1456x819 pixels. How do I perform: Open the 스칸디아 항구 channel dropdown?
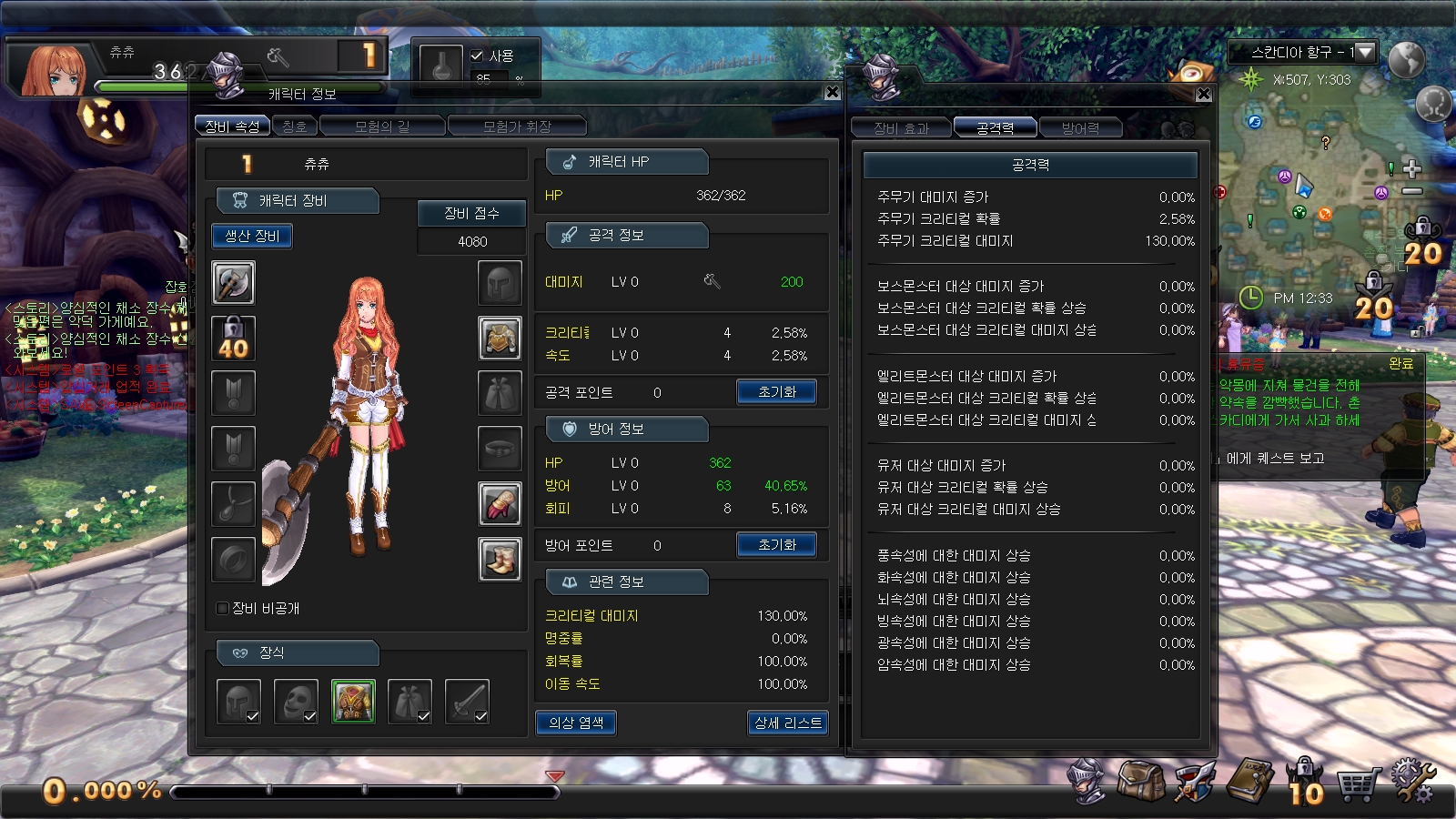pos(1363,52)
